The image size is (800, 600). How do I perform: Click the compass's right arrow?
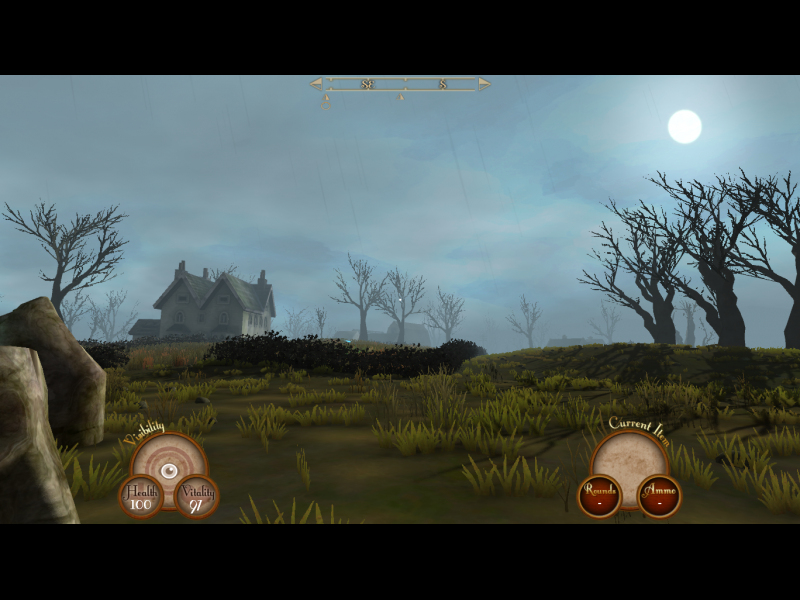click(x=484, y=84)
